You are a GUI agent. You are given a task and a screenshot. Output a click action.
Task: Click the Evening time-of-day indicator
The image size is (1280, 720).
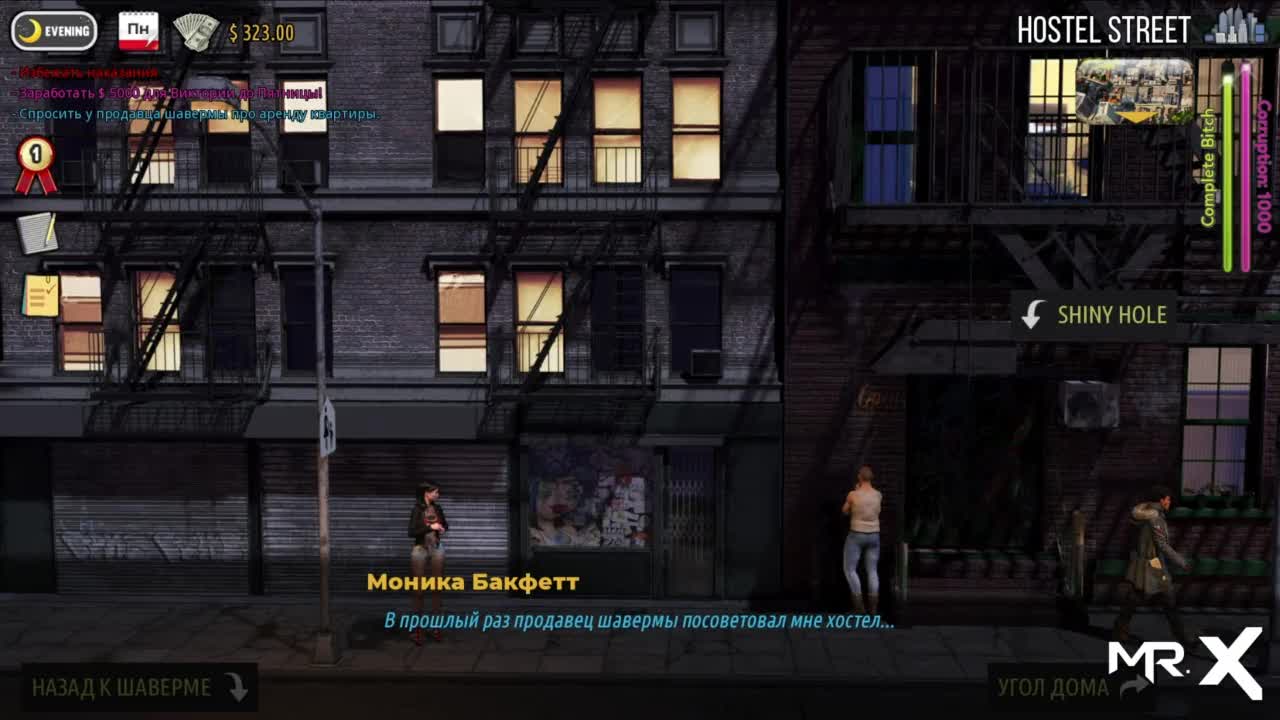point(54,31)
